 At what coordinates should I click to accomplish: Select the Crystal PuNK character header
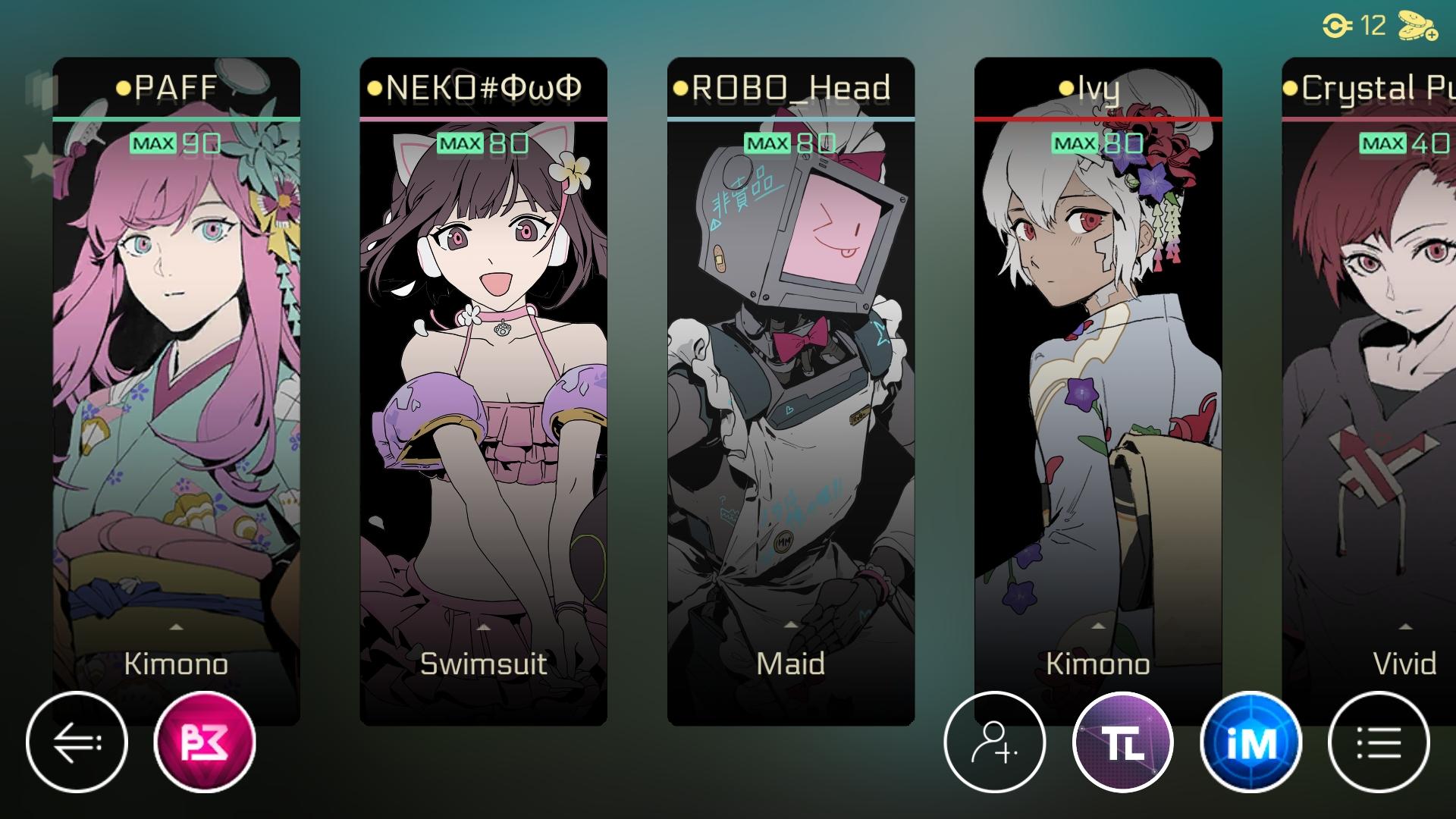point(1373,87)
